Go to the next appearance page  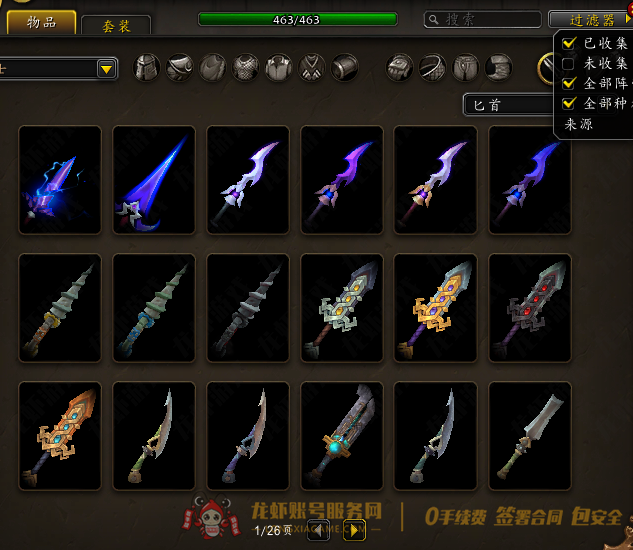[353, 530]
